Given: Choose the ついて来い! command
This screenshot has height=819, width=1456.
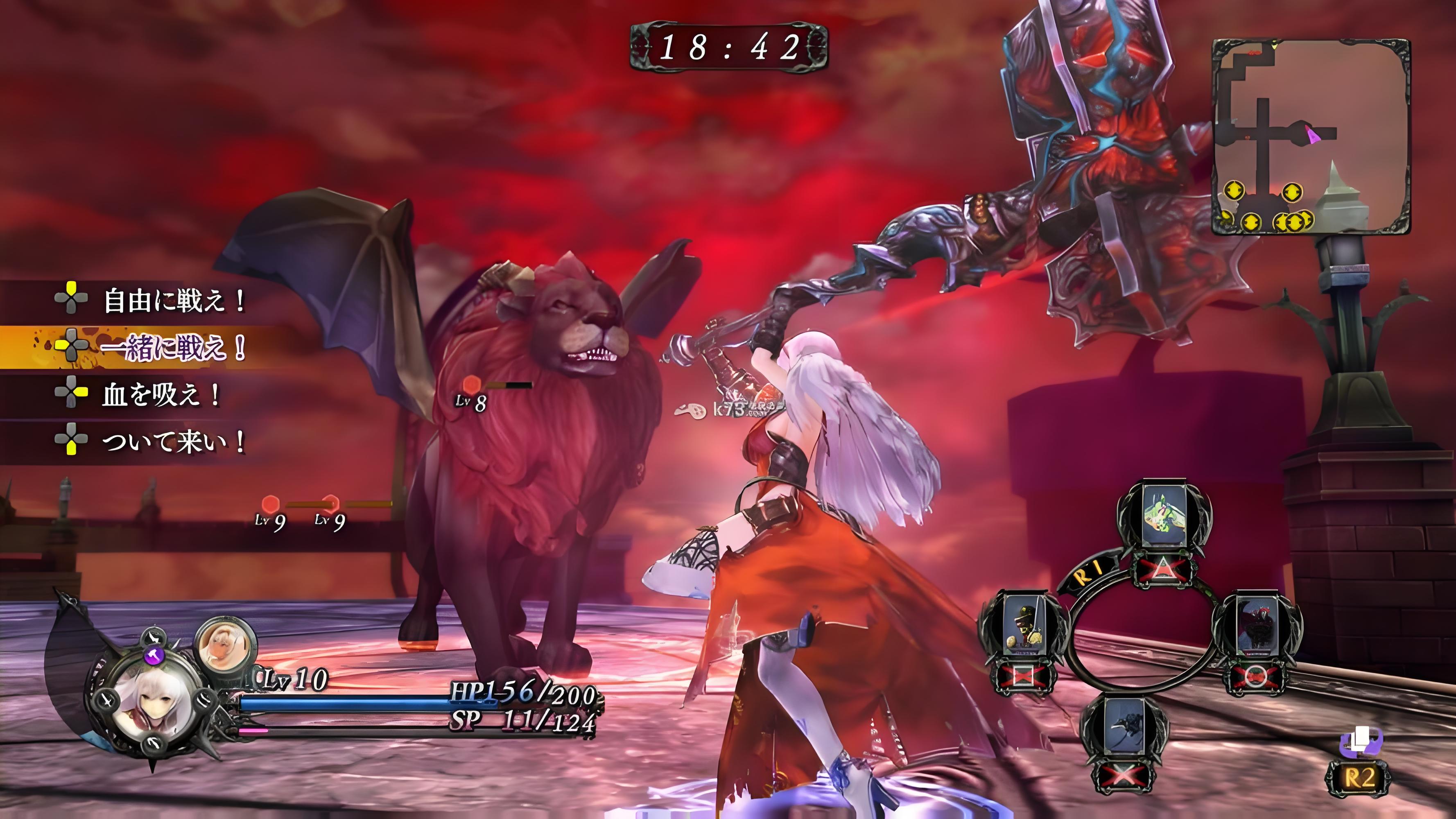Looking at the screenshot, I should coord(173,441).
